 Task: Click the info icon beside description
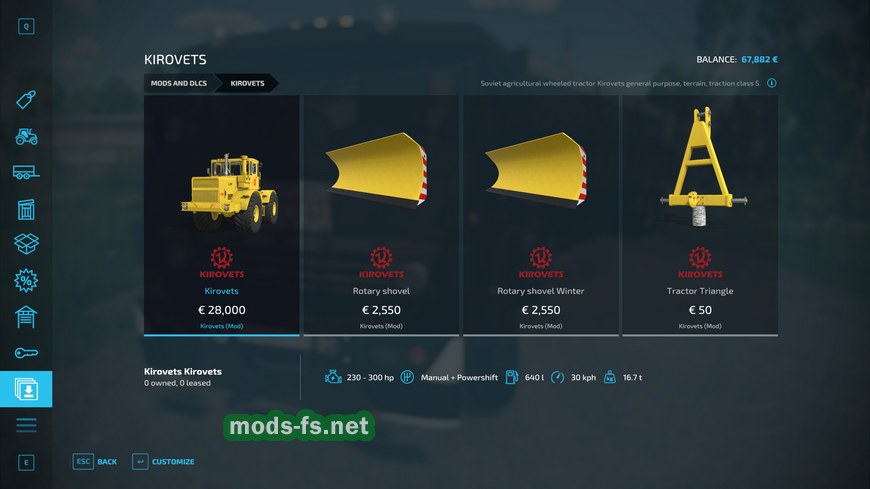(x=771, y=83)
